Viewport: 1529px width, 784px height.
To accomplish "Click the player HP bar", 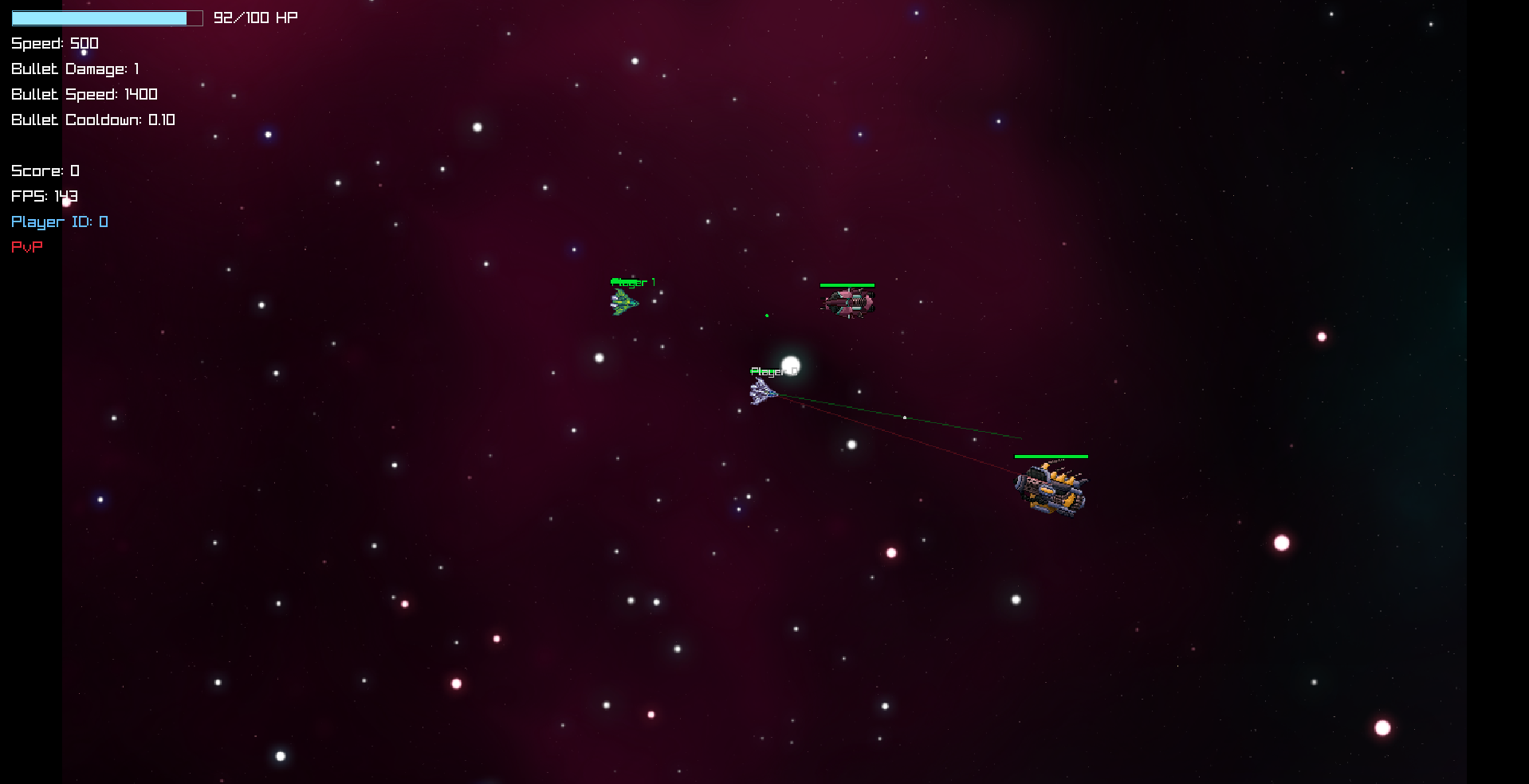I will tap(106, 18).
